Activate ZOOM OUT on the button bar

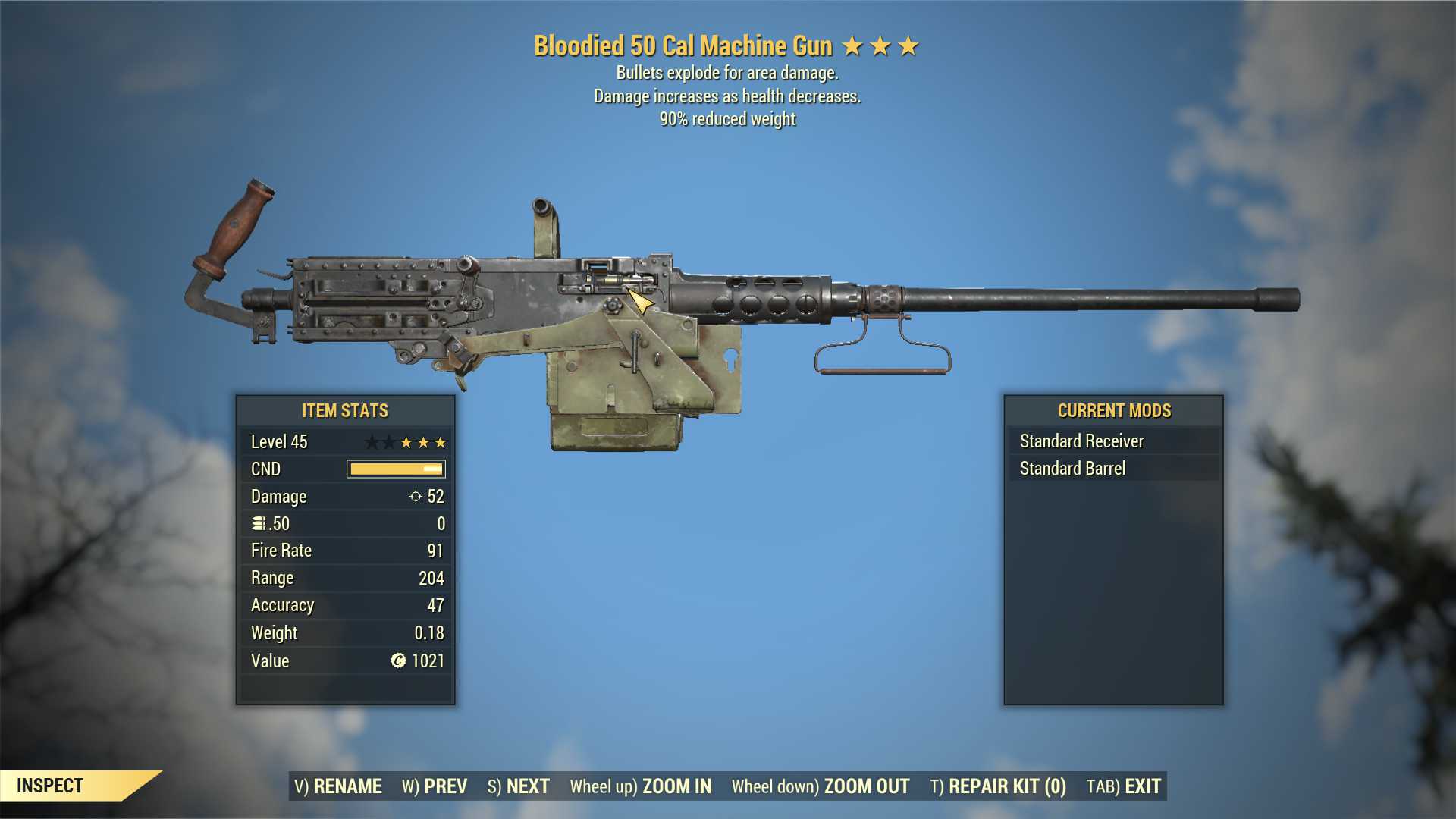tap(821, 786)
